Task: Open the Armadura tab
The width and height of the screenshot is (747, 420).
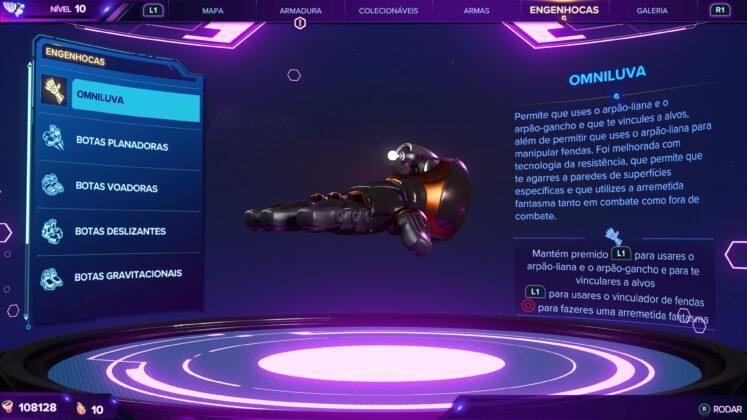Action: pos(300,11)
